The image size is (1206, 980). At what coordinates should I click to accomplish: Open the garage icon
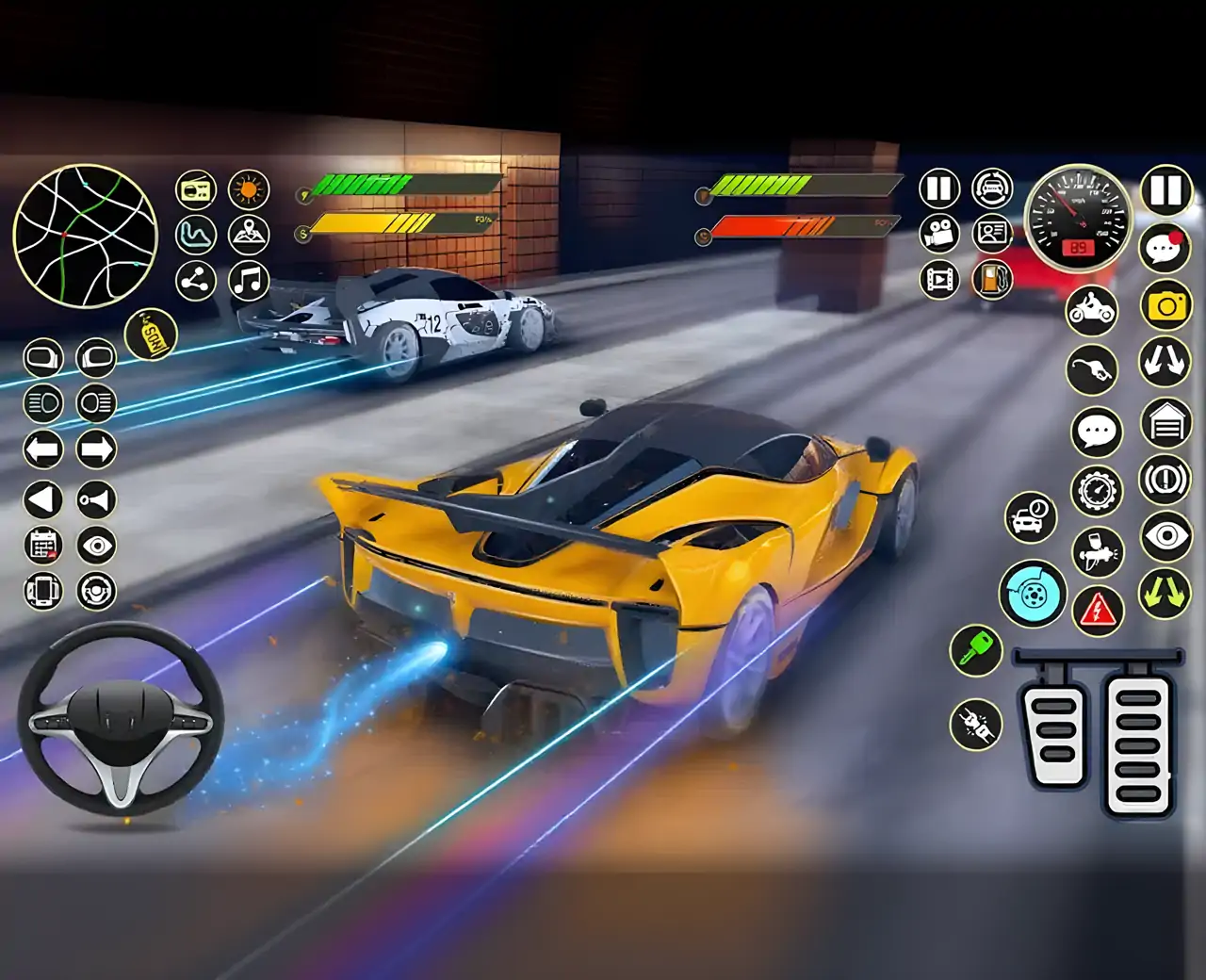[x=1166, y=423]
